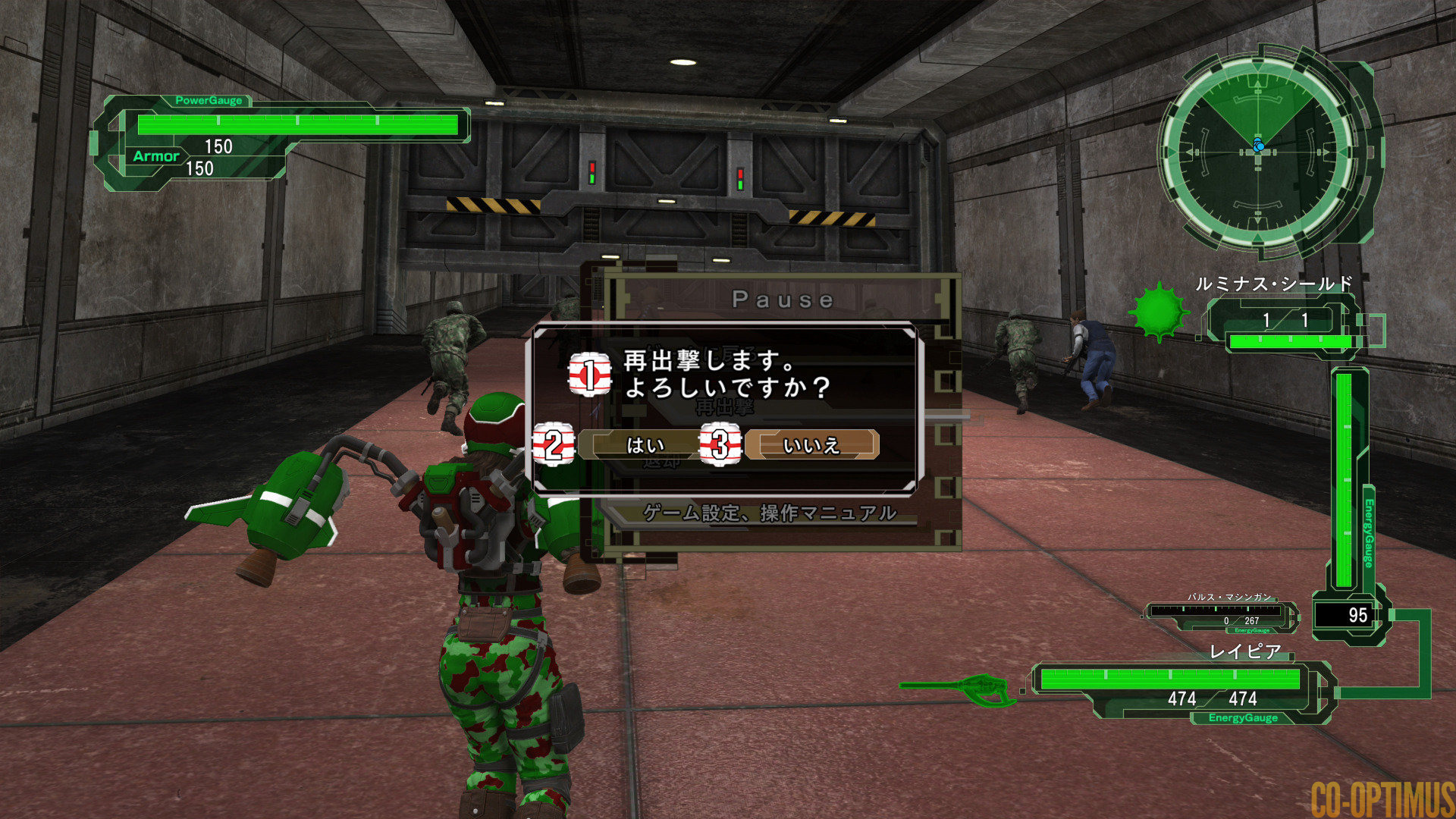Click the Armor label emblem
Viewport: 1456px width, 819px height.
click(155, 156)
